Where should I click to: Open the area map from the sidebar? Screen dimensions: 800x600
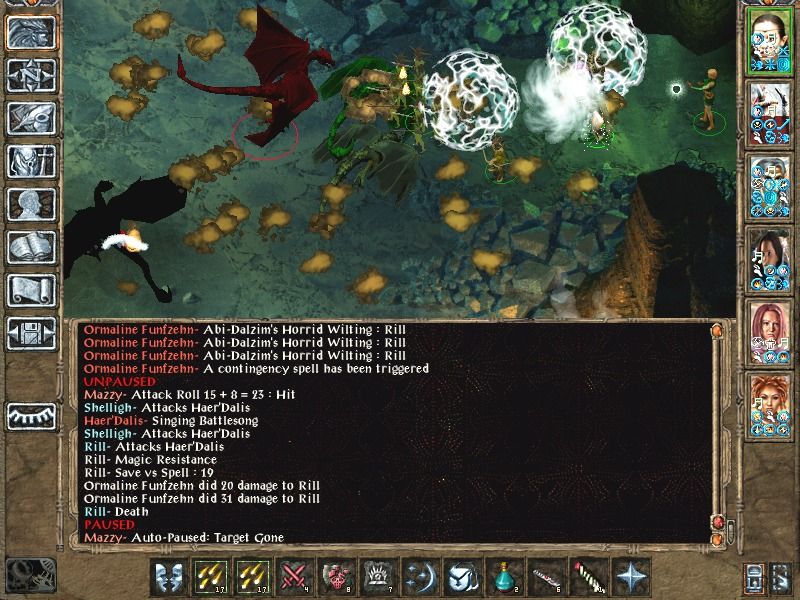31,75
